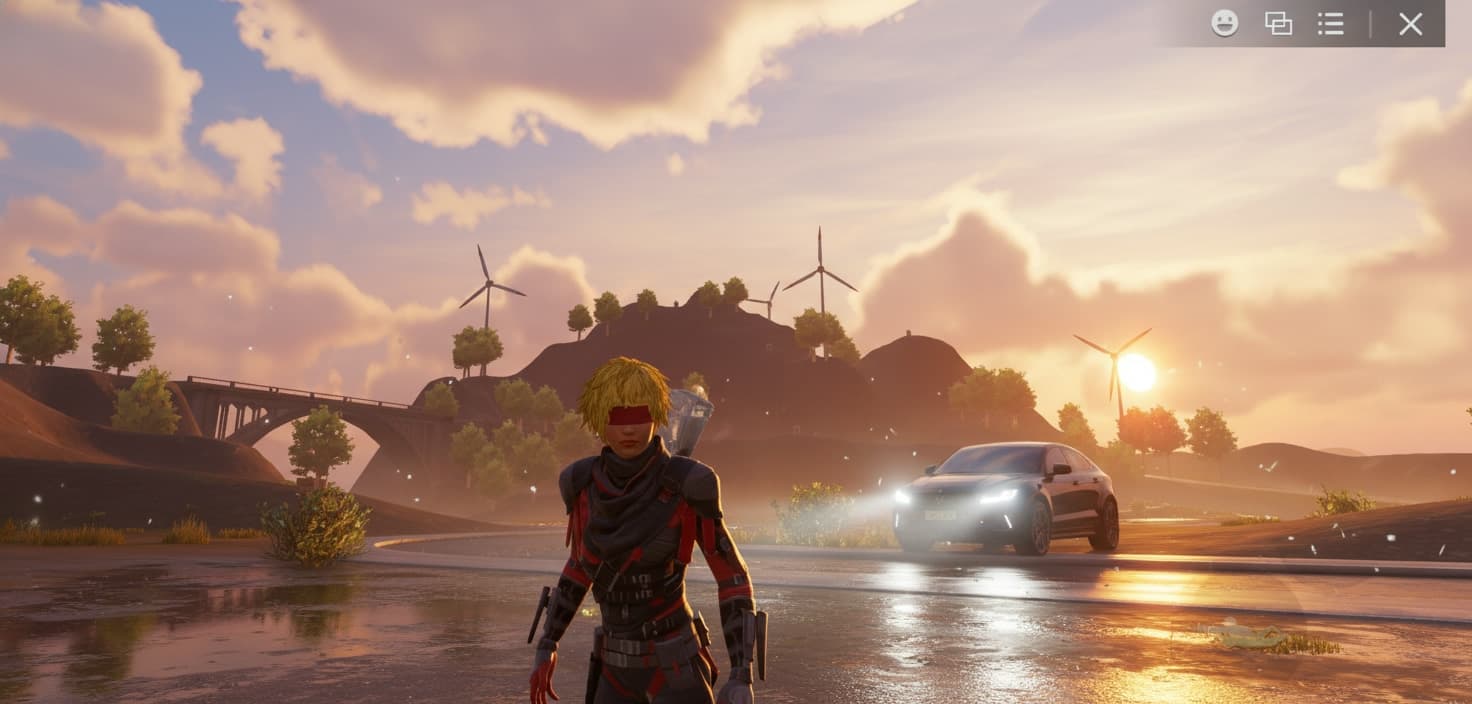Open the bulleted list menu icon
1472x704 pixels.
tap(1330, 23)
